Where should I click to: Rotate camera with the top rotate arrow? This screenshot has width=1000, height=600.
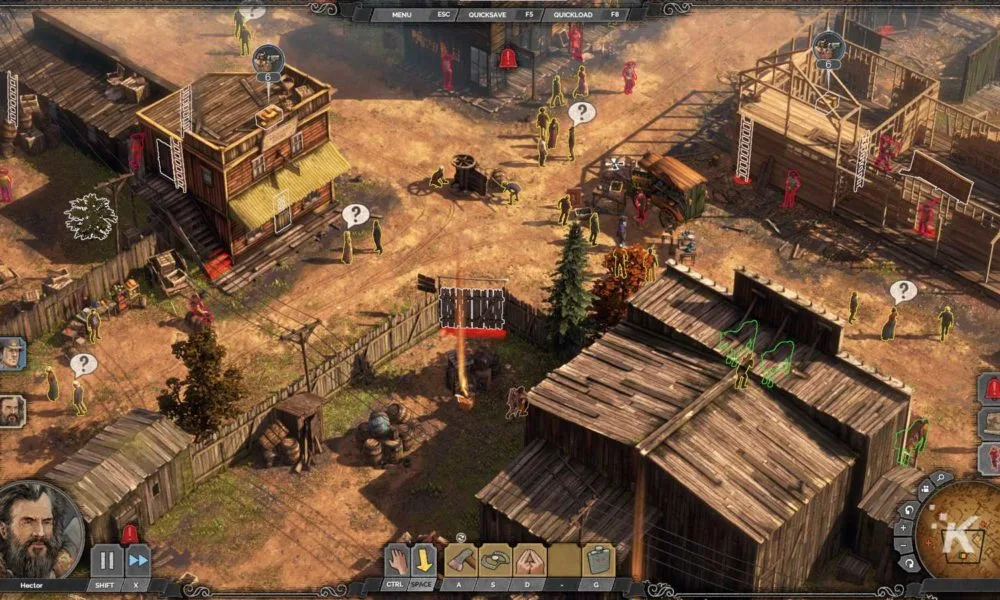908,509
